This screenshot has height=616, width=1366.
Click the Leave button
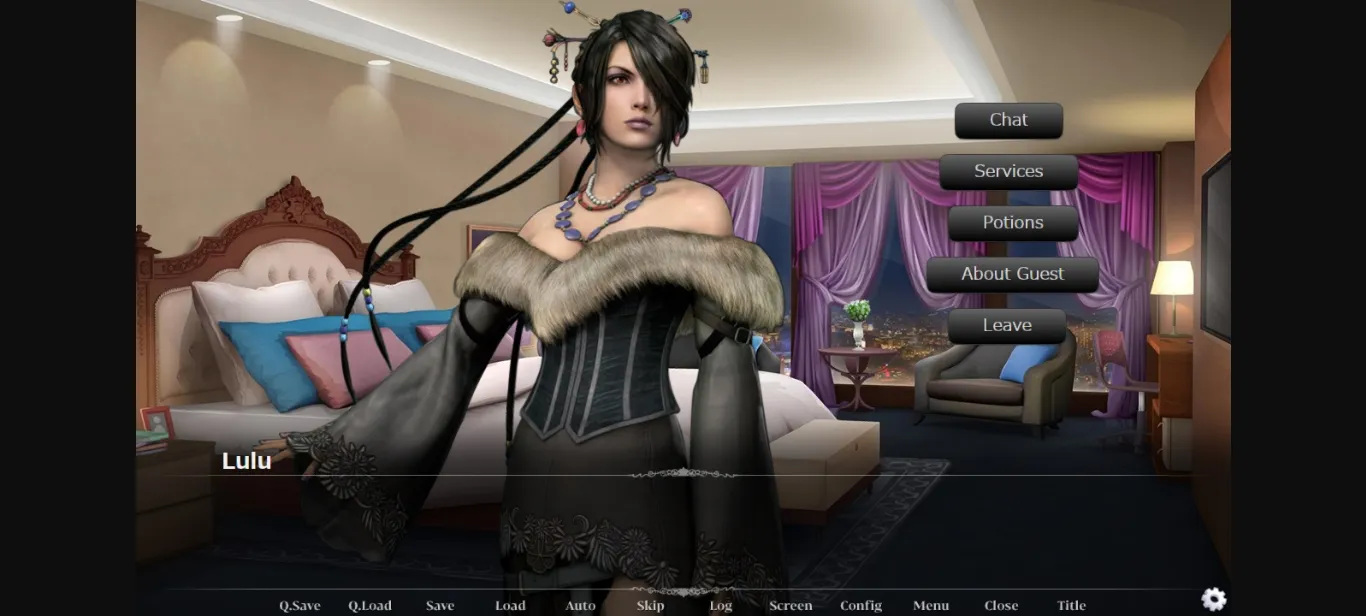pyautogui.click(x=1006, y=326)
